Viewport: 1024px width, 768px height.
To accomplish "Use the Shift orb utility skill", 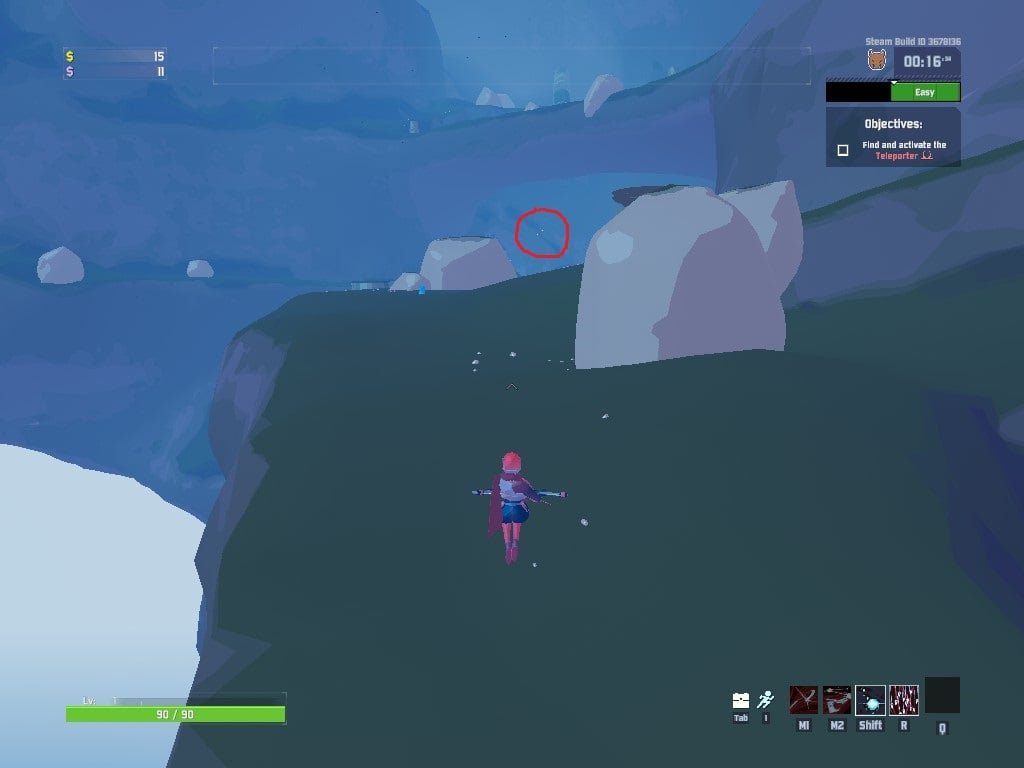I will pos(870,699).
